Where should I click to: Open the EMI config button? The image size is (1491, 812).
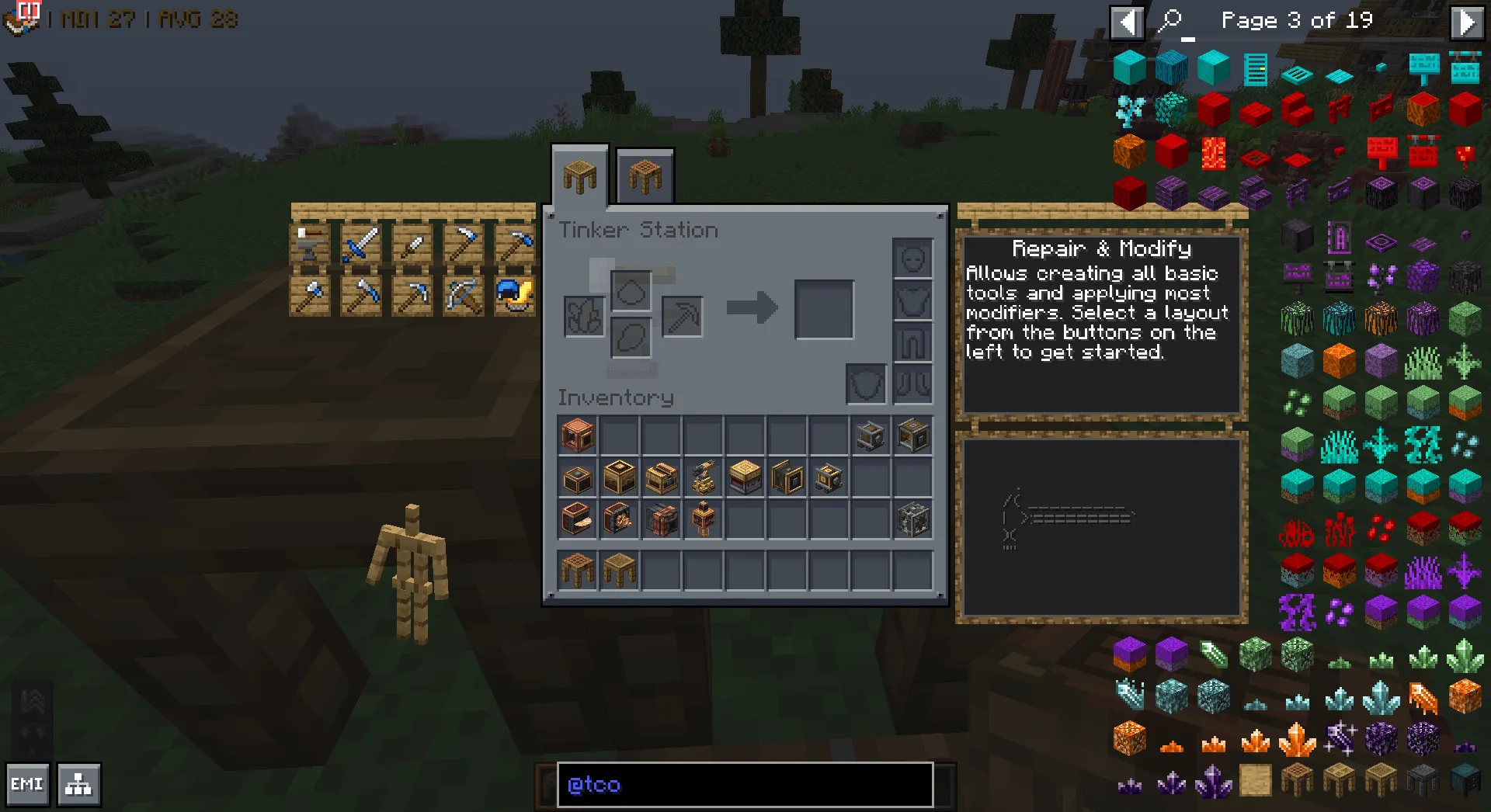click(27, 785)
